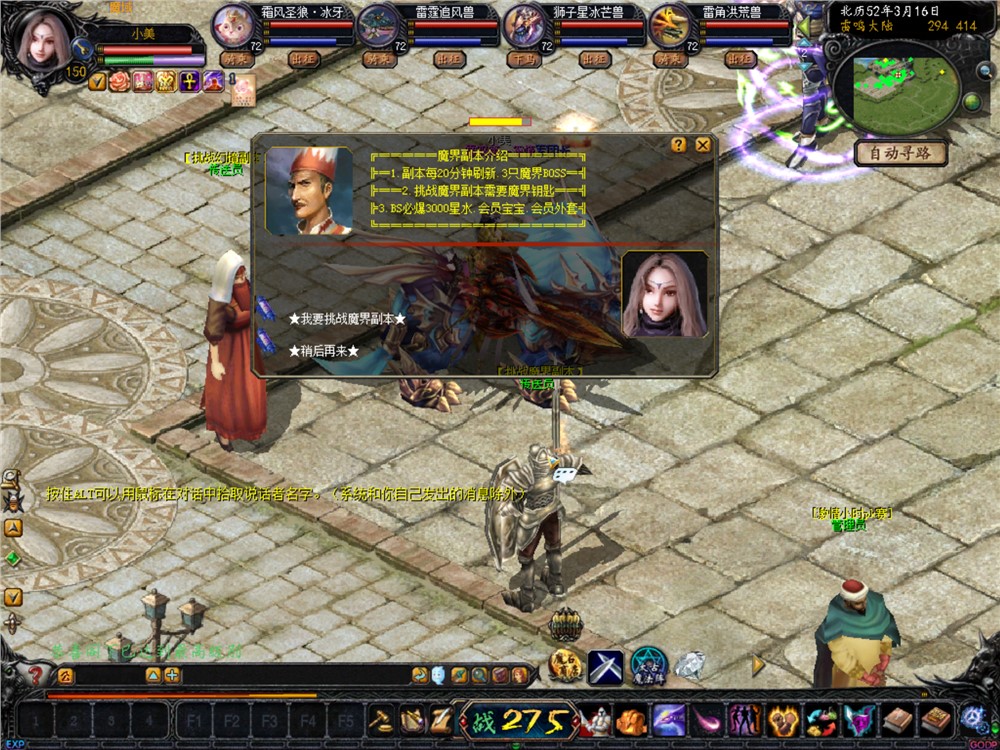This screenshot has width=1000, height=750.
Task: Click the white diamond gem icon
Action: [690, 664]
